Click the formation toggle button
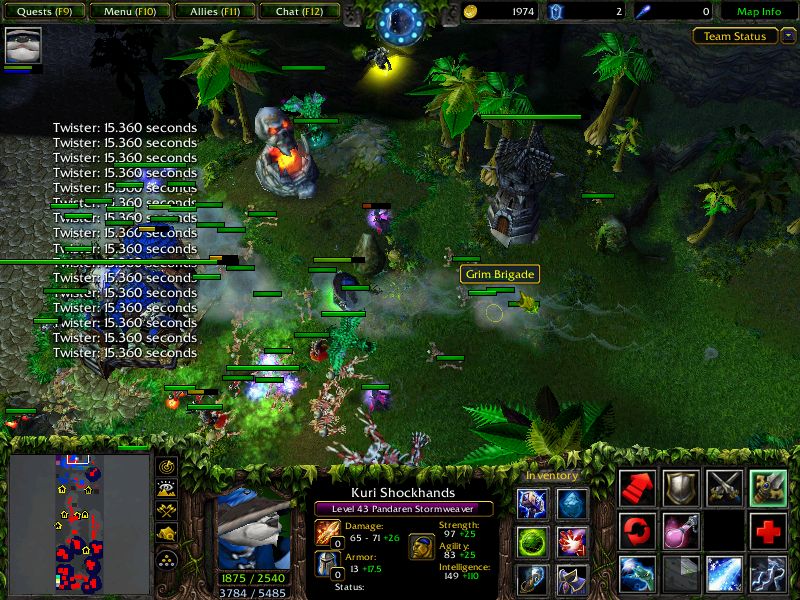Screen dimensions: 800x600 click(x=166, y=558)
